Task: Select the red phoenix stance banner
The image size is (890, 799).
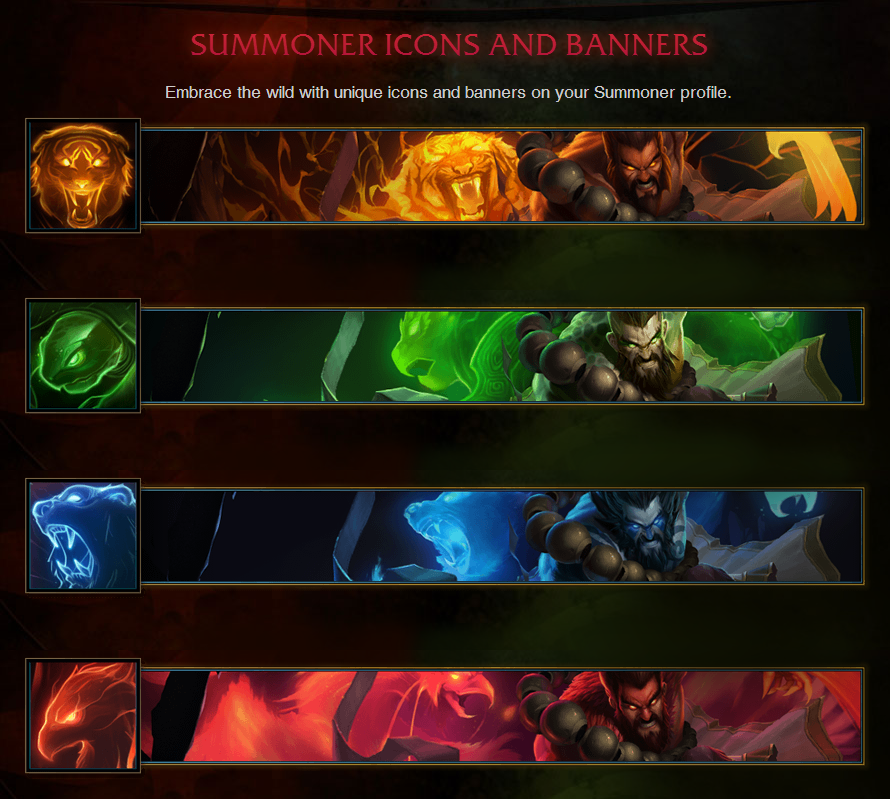Action: 501,716
